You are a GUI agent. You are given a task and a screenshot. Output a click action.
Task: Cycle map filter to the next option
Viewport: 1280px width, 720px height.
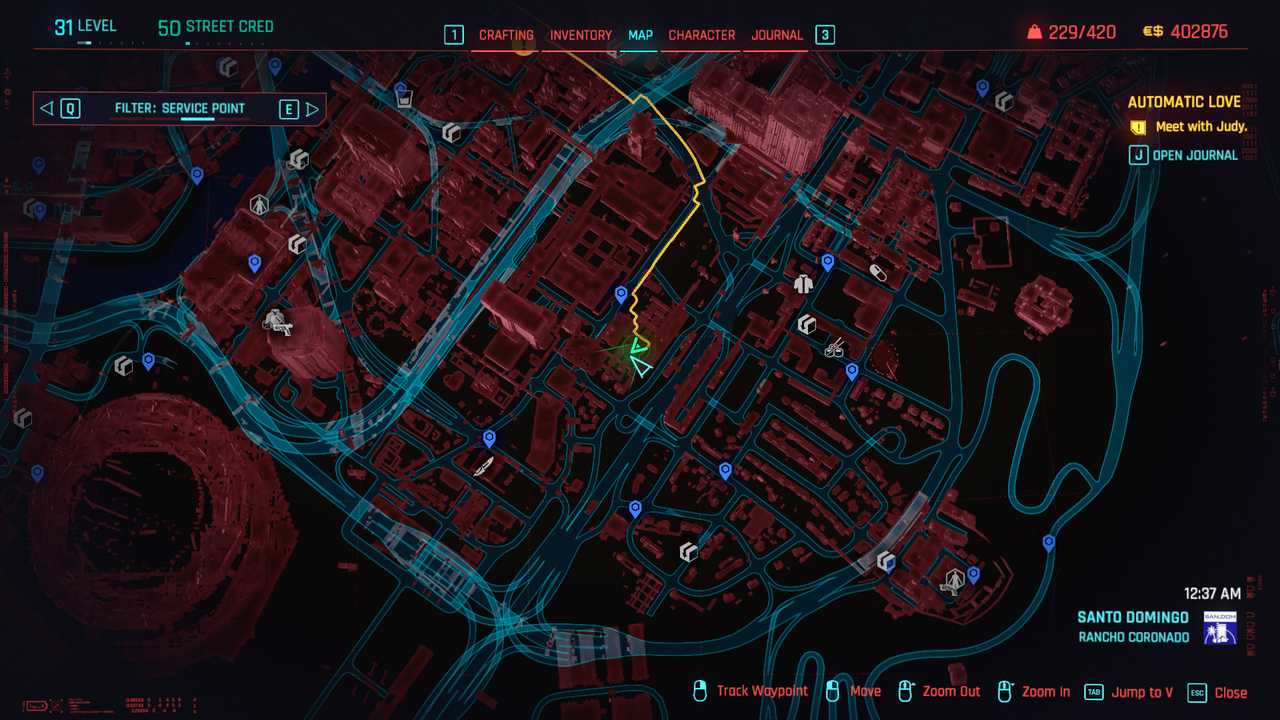312,109
